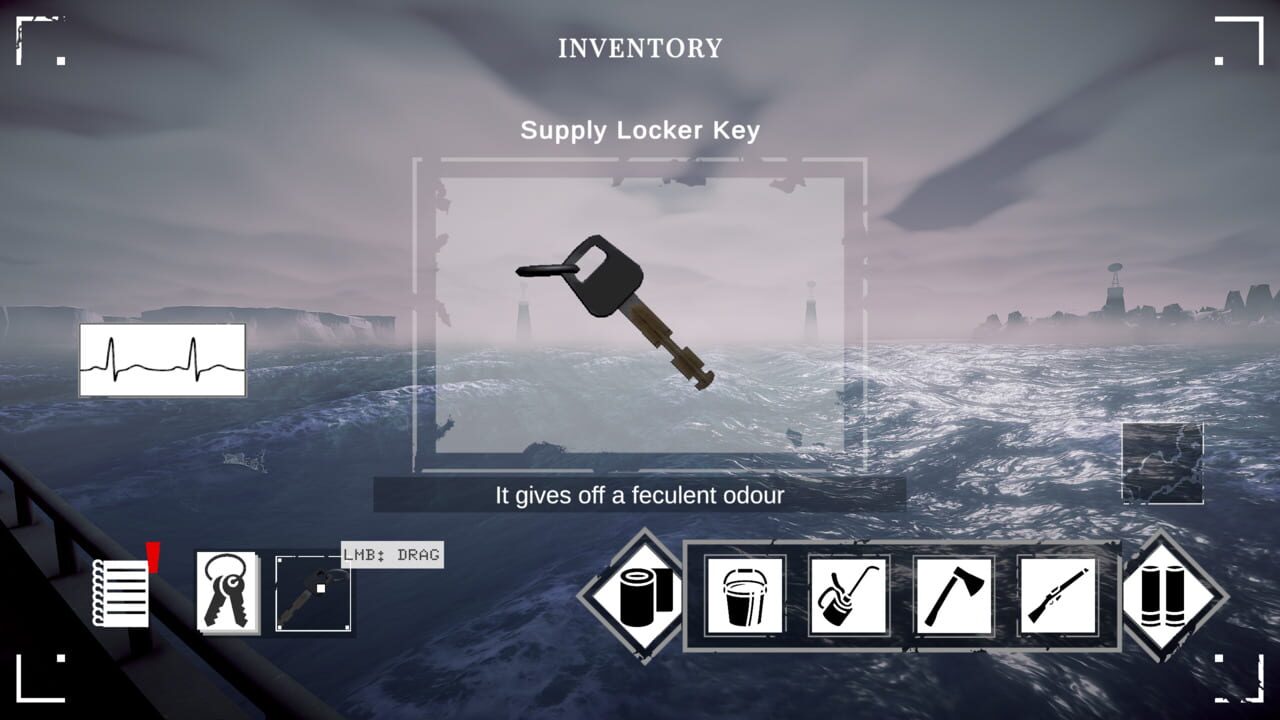Select the Supply Locker Key thumbnail
This screenshot has width=1280, height=720.
pyautogui.click(x=311, y=595)
